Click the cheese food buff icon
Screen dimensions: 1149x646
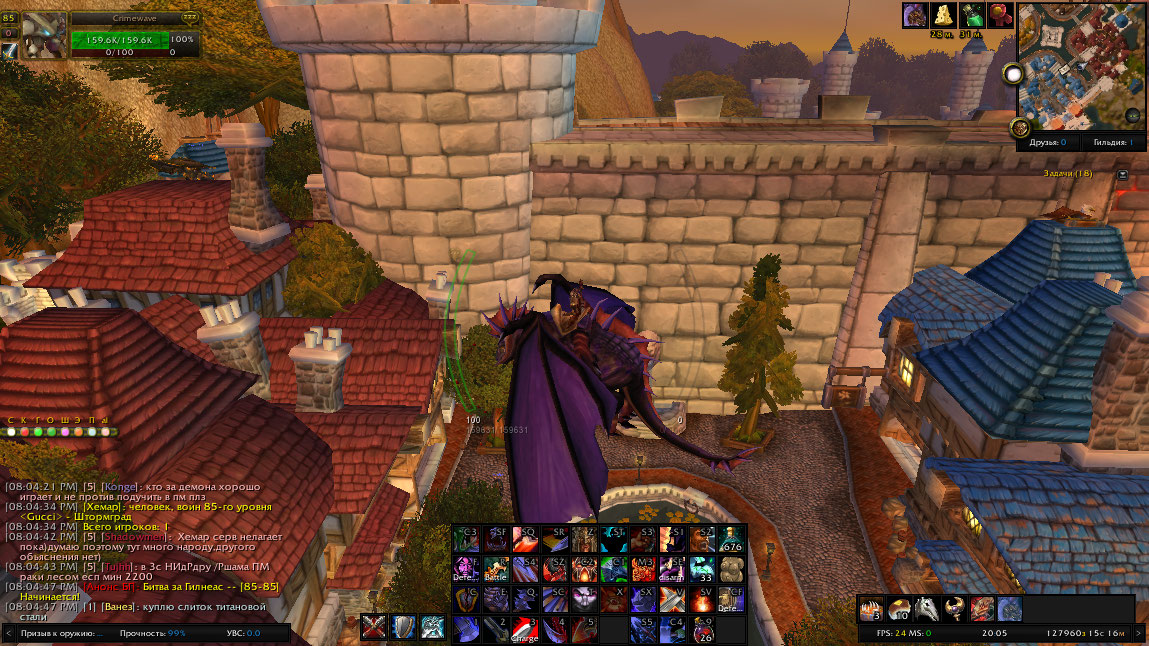pyautogui.click(x=944, y=15)
